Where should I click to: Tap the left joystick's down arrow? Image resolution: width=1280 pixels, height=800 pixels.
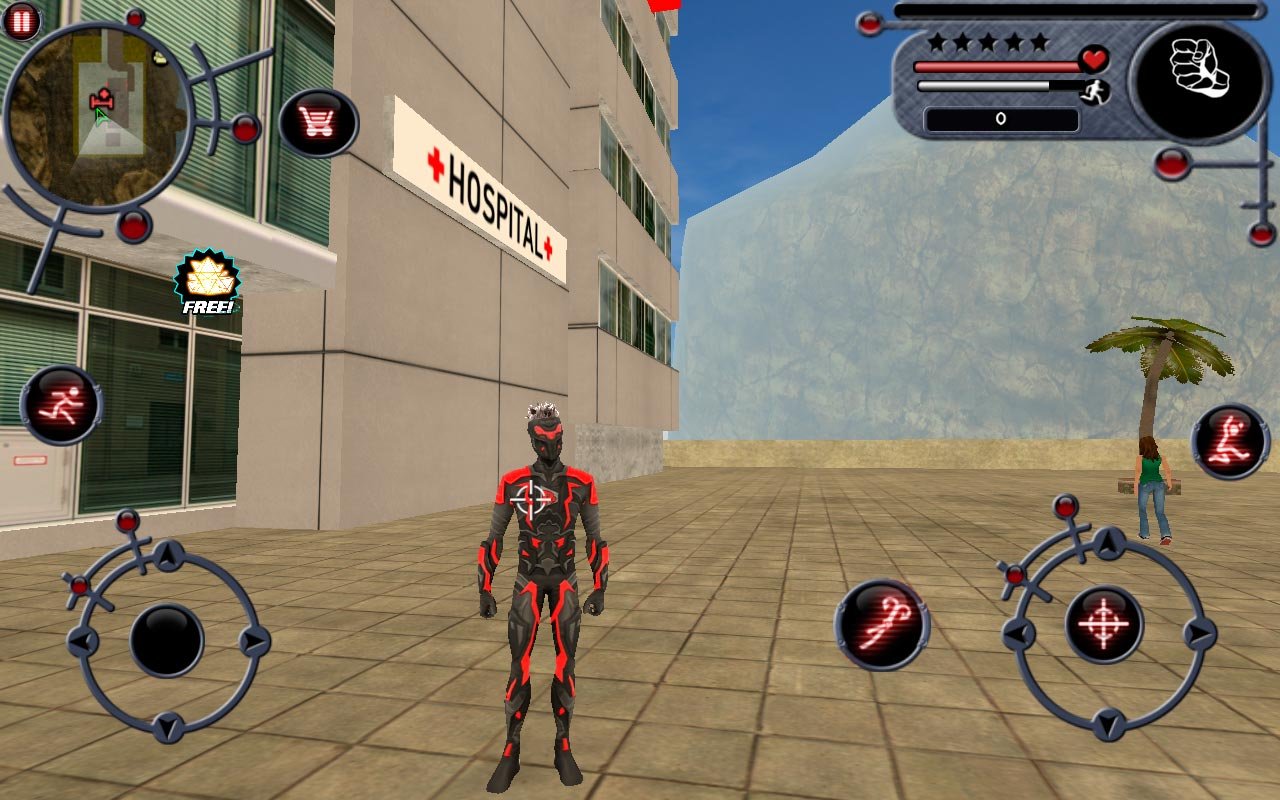pos(168,726)
